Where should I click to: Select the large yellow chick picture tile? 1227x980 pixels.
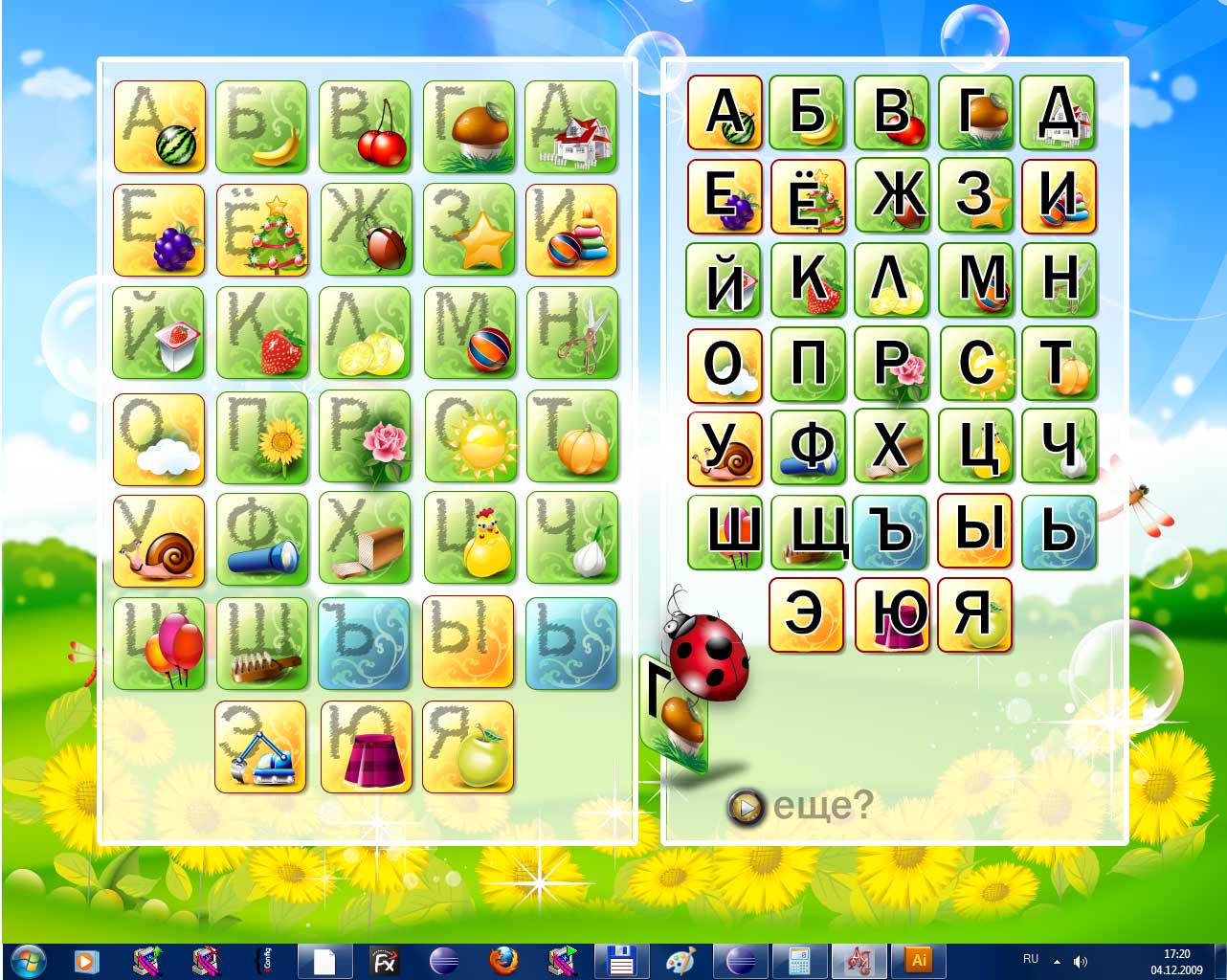click(469, 539)
